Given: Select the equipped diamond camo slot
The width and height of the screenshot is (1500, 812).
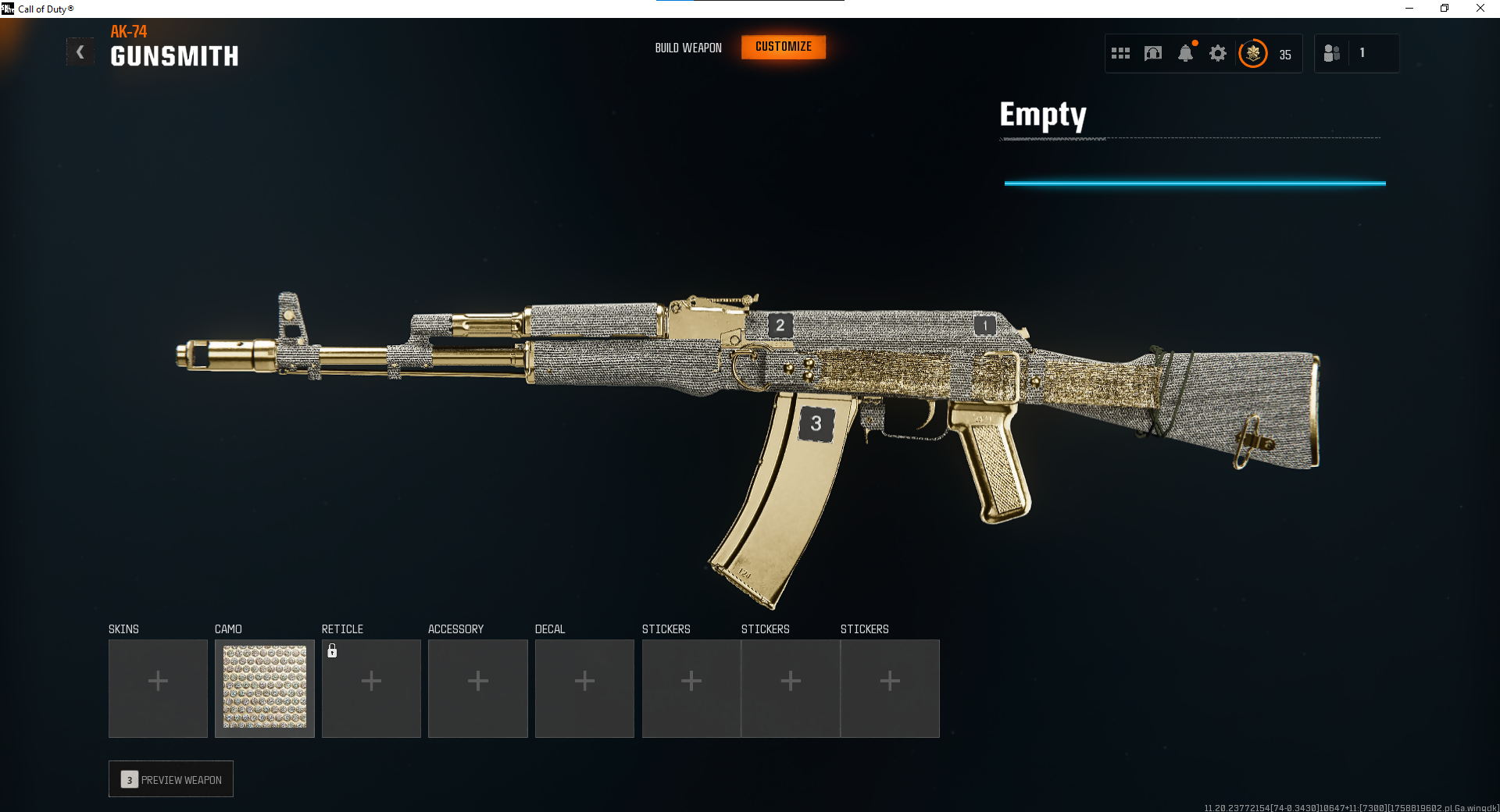Looking at the screenshot, I should click(265, 688).
